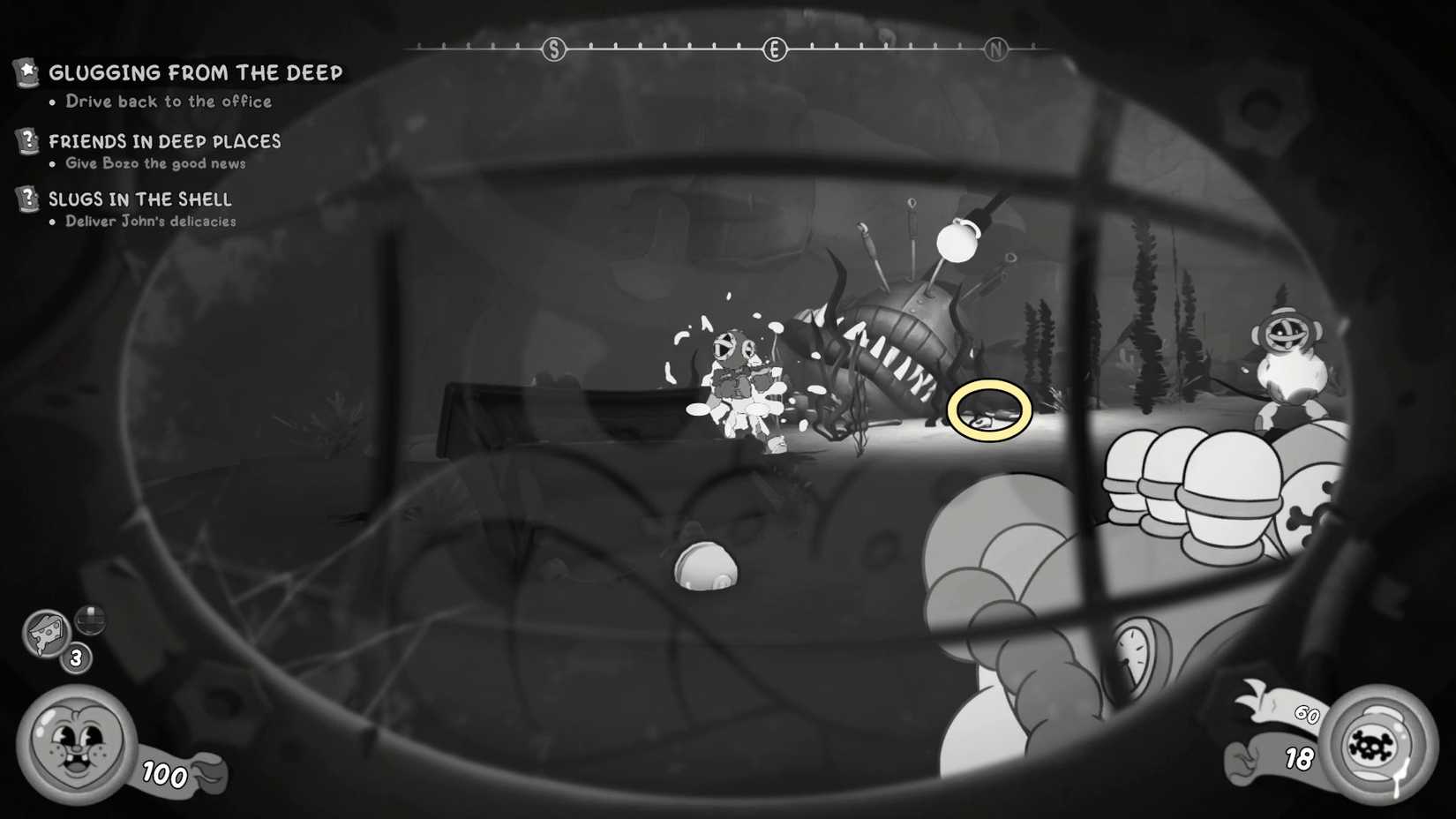This screenshot has width=1456, height=819.
Task: Click the S marker on the compass
Action: pyautogui.click(x=553, y=49)
